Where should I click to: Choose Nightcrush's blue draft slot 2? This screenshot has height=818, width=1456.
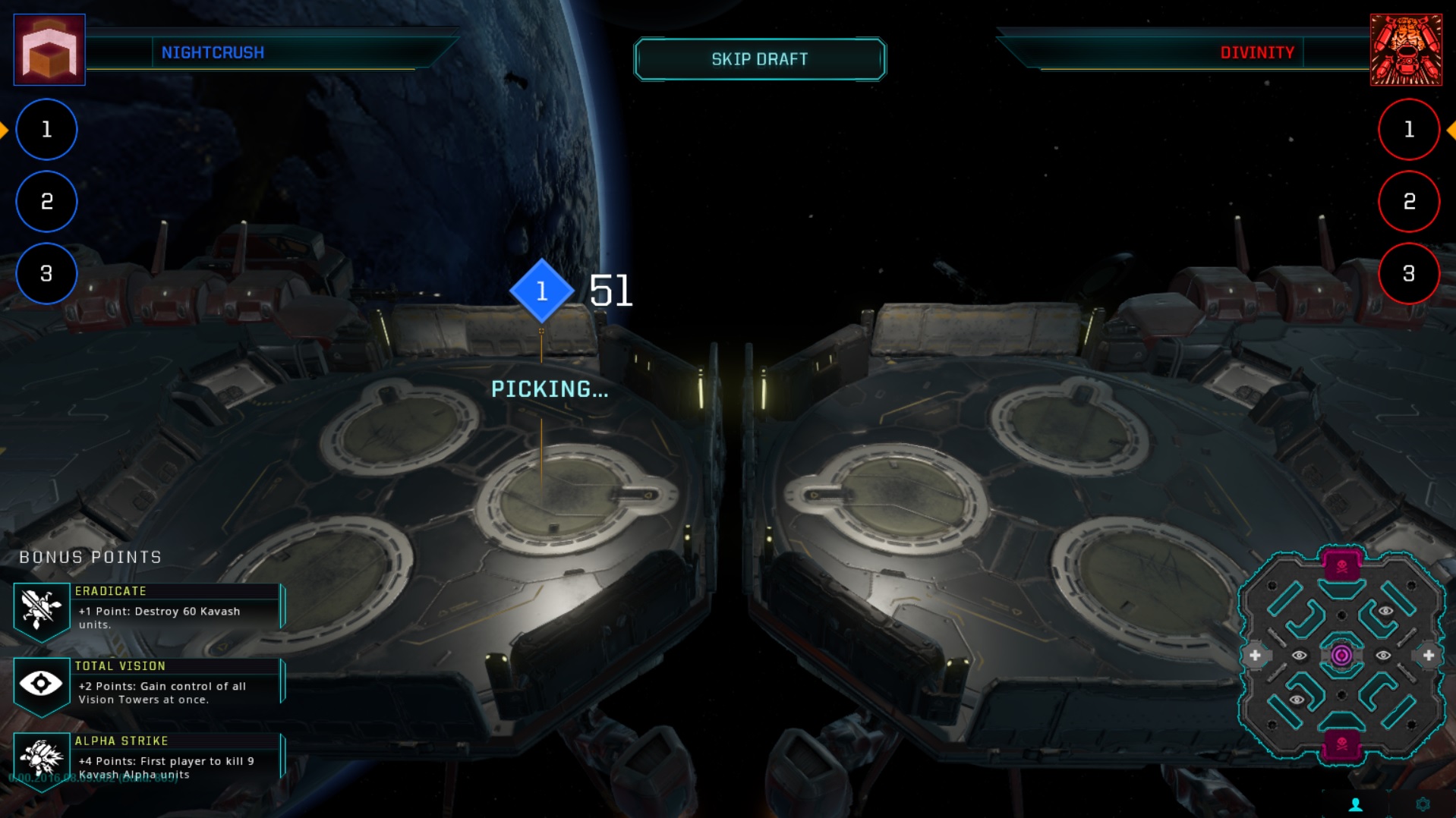click(46, 202)
